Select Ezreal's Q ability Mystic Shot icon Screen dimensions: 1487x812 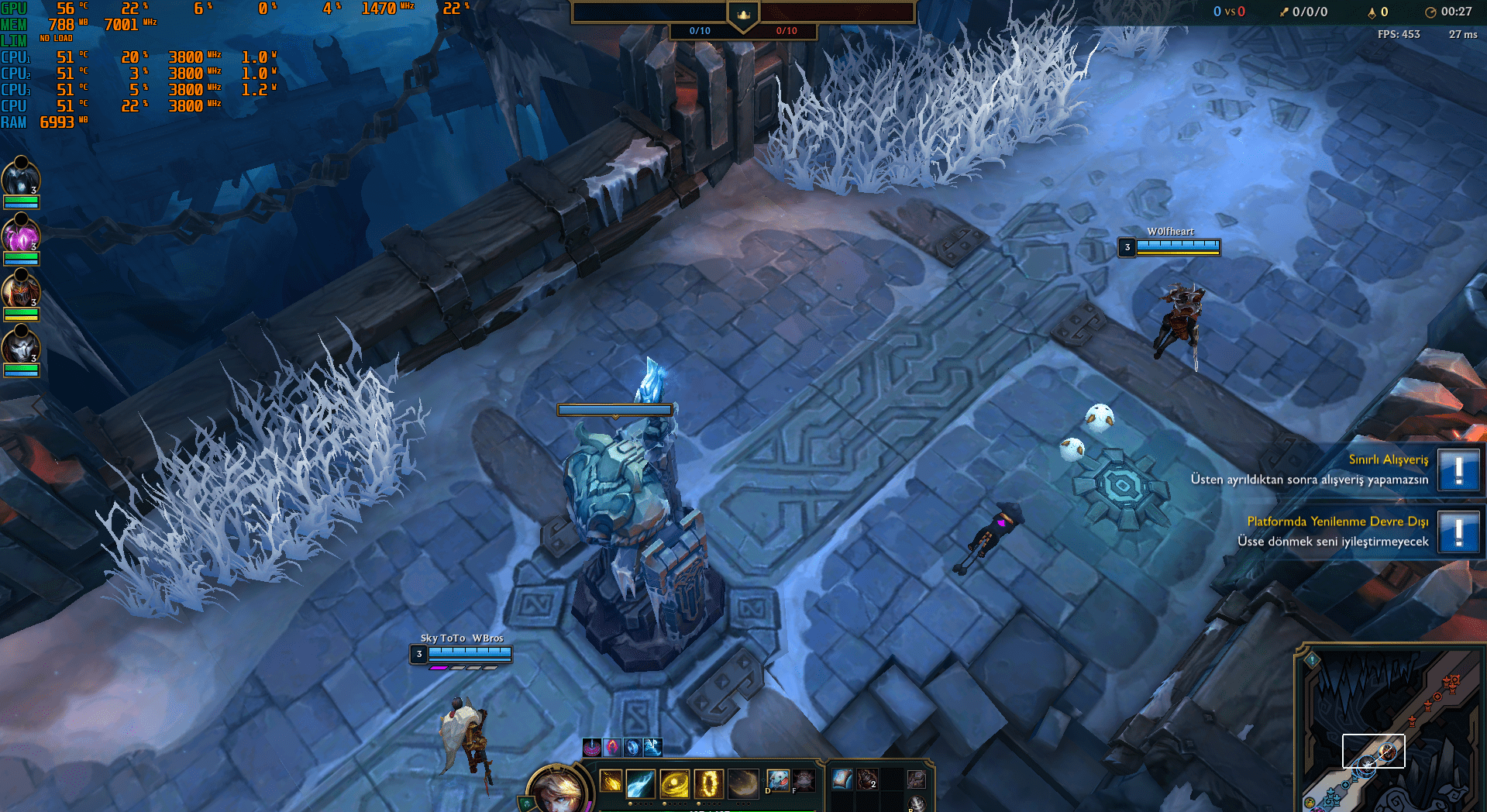(x=611, y=783)
